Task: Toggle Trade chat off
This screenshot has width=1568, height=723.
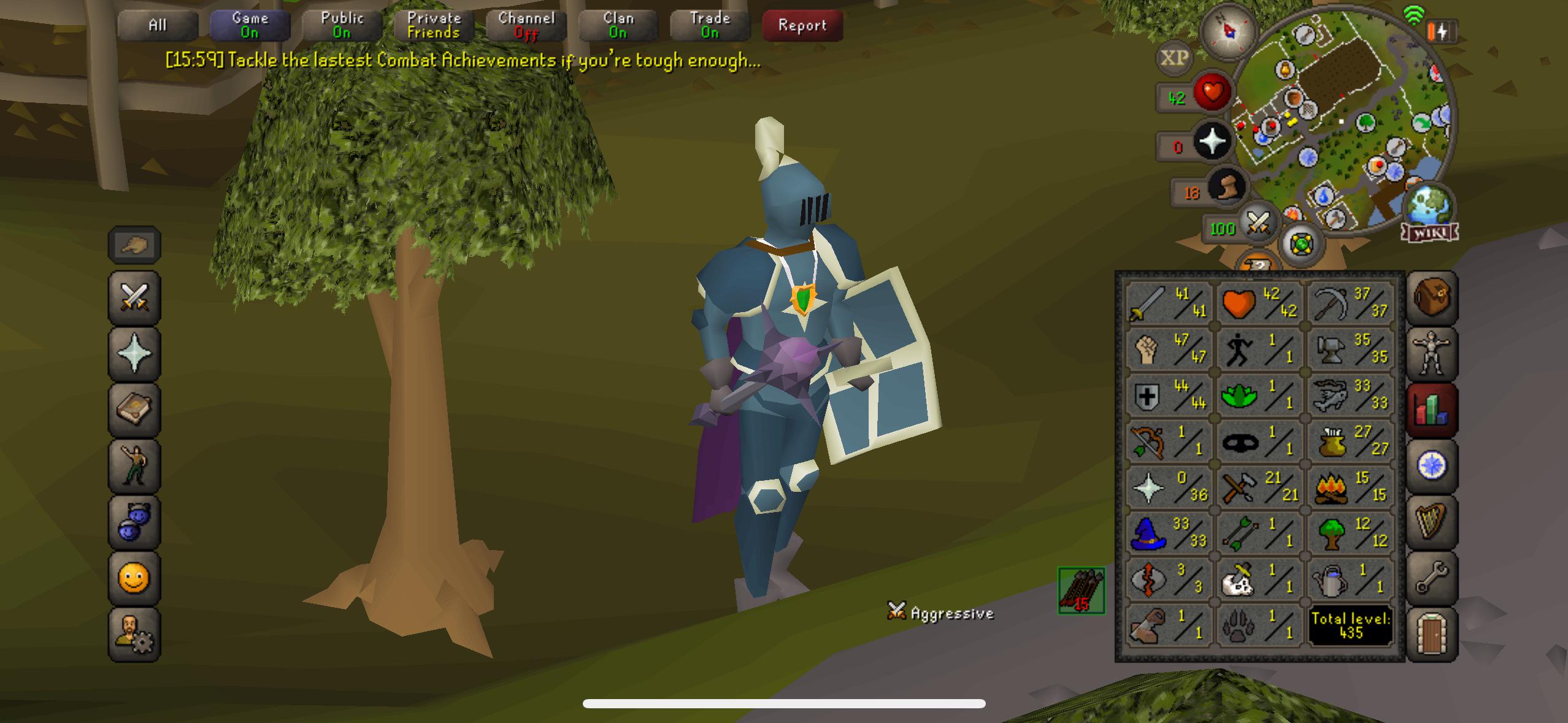Action: pos(710,25)
